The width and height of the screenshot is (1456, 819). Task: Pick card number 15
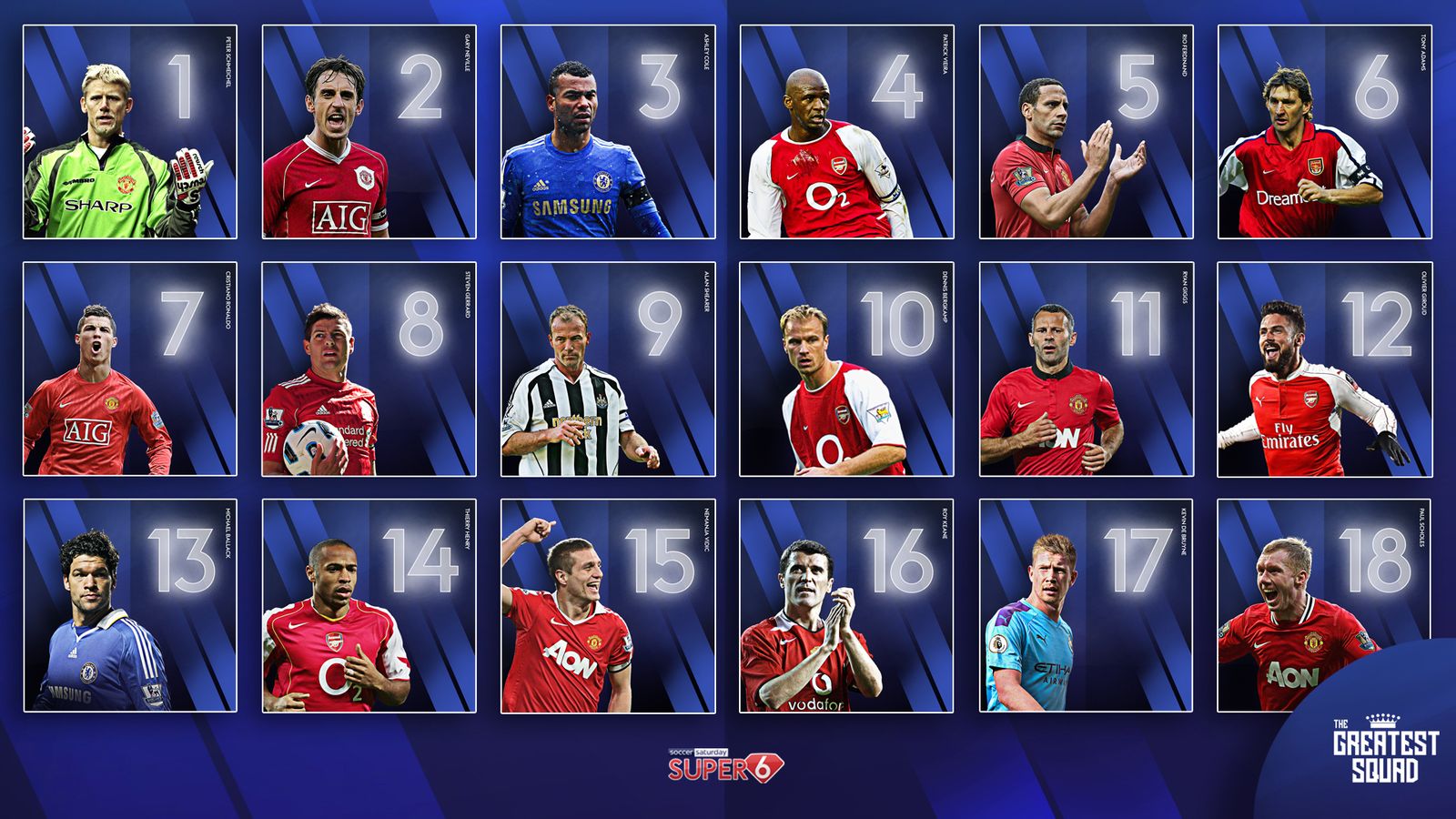pyautogui.click(x=608, y=605)
